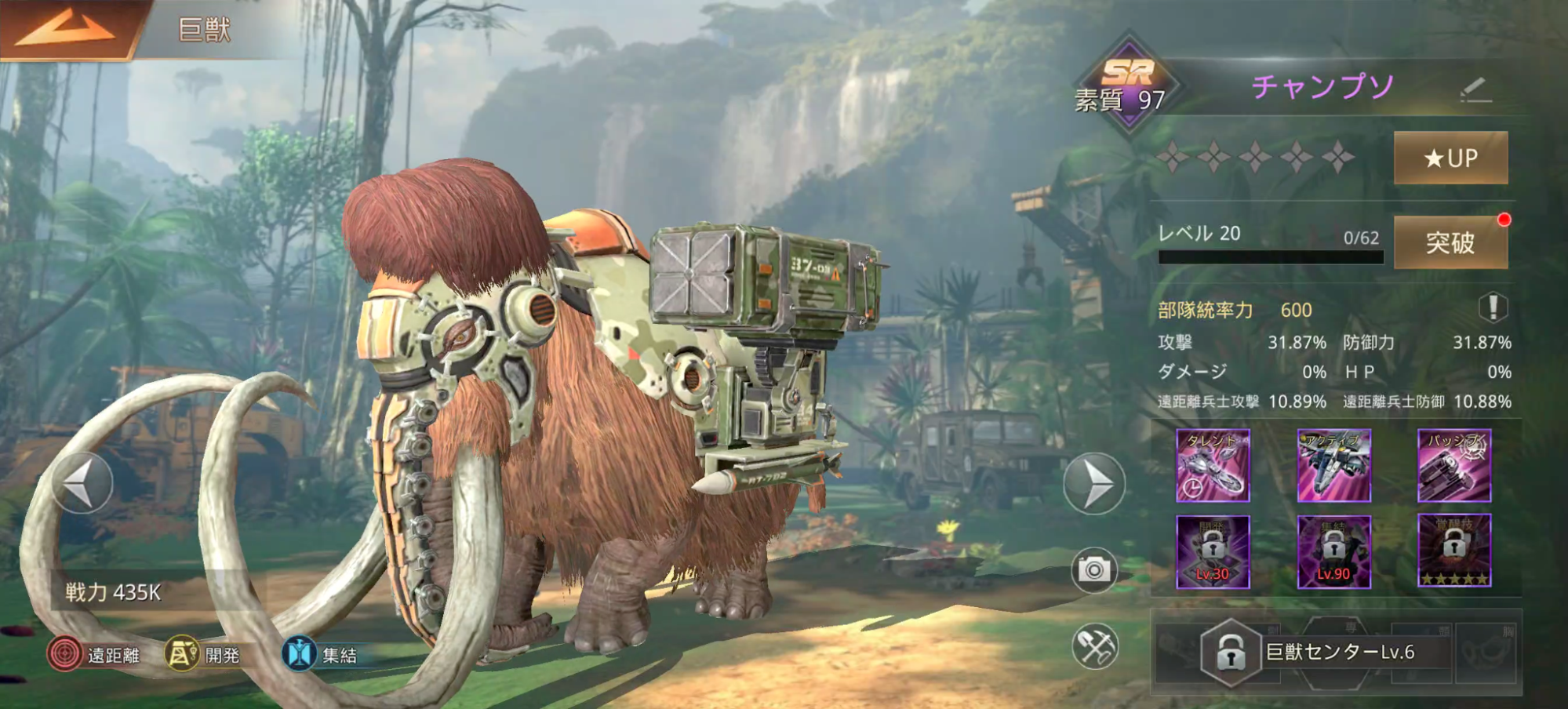1568x709 pixels.
Task: Inspect the locked five-star awakening skill
Action: [x=1454, y=551]
